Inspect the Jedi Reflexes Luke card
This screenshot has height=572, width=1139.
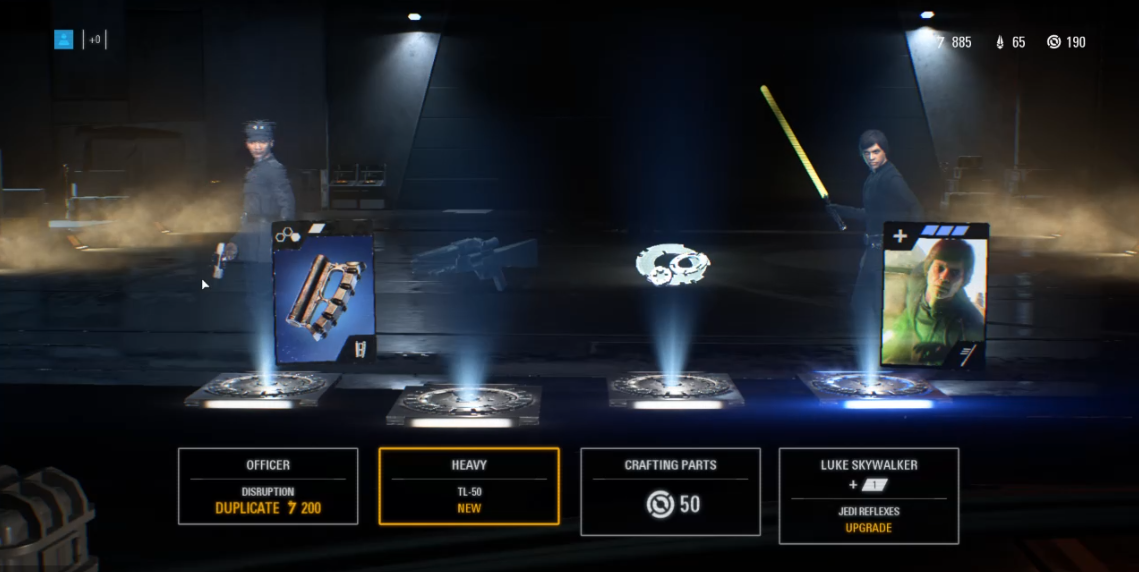[x=934, y=296]
